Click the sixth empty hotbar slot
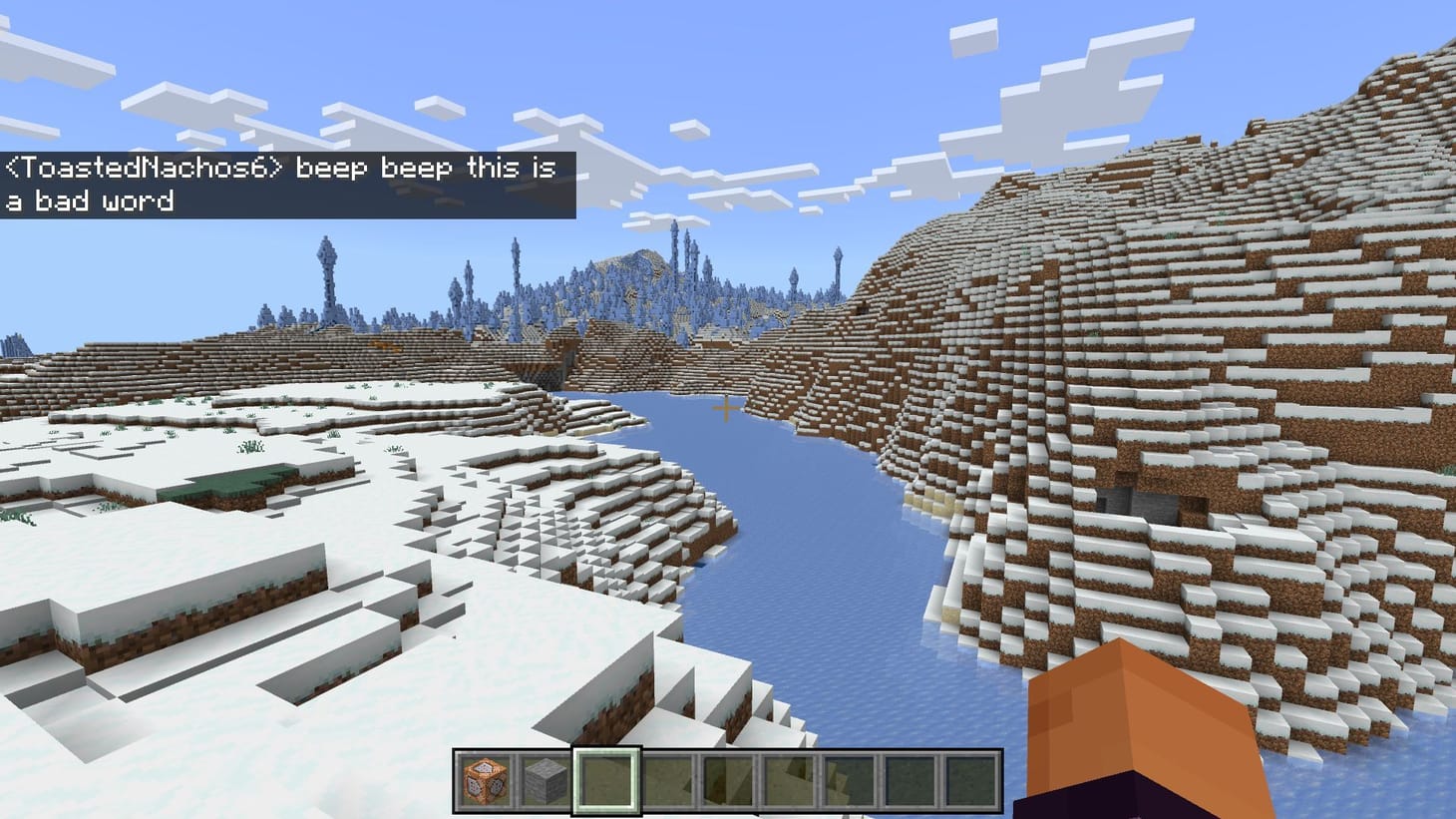The height and width of the screenshot is (819, 1456). pyautogui.click(x=788, y=782)
